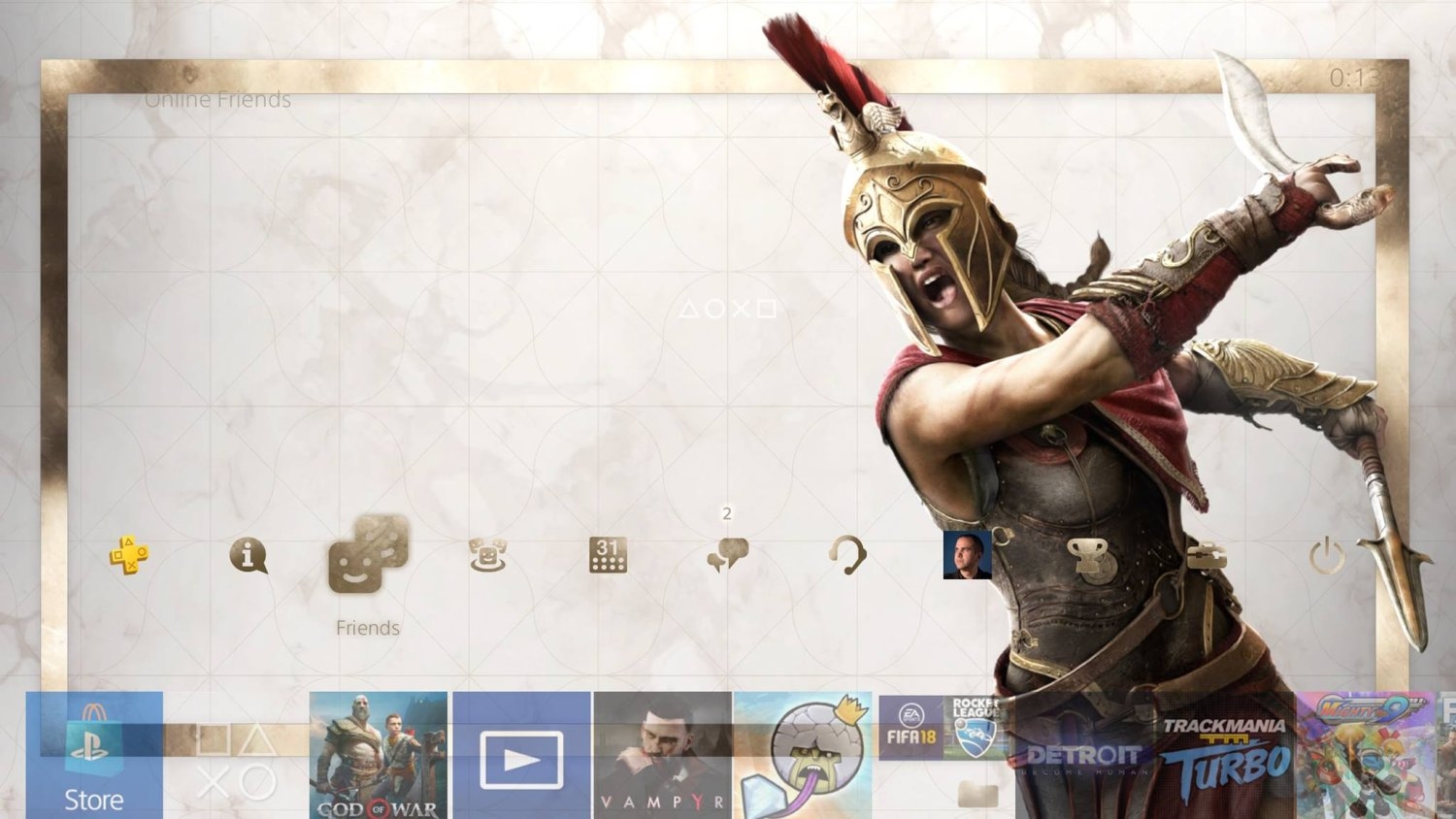Viewport: 1456px width, 819px height.
Task: Select the Power icon
Action: (1325, 556)
